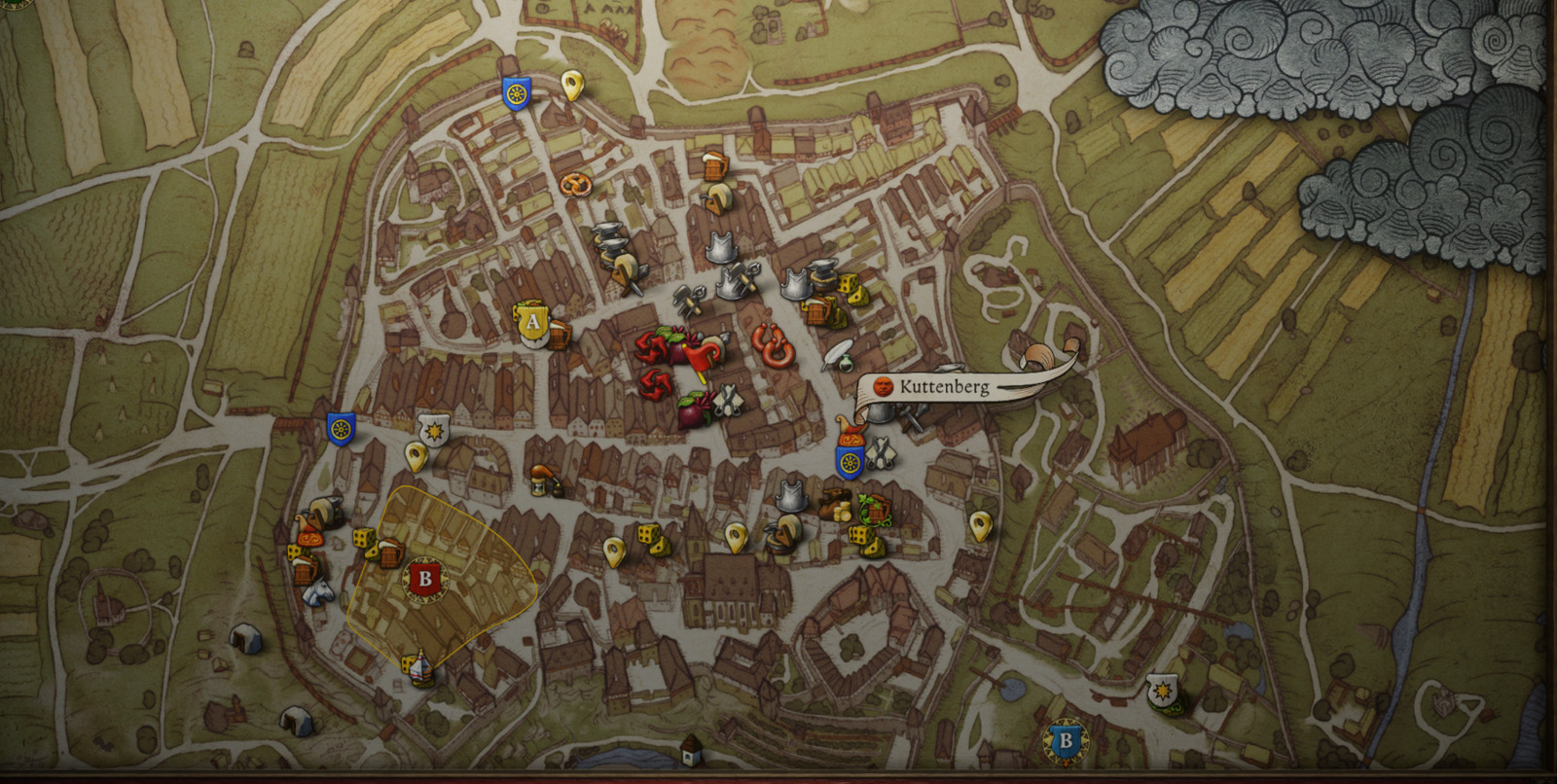The height and width of the screenshot is (784, 1557).
Task: Click the blue wheel-crest shield on western road
Action: coord(341,429)
